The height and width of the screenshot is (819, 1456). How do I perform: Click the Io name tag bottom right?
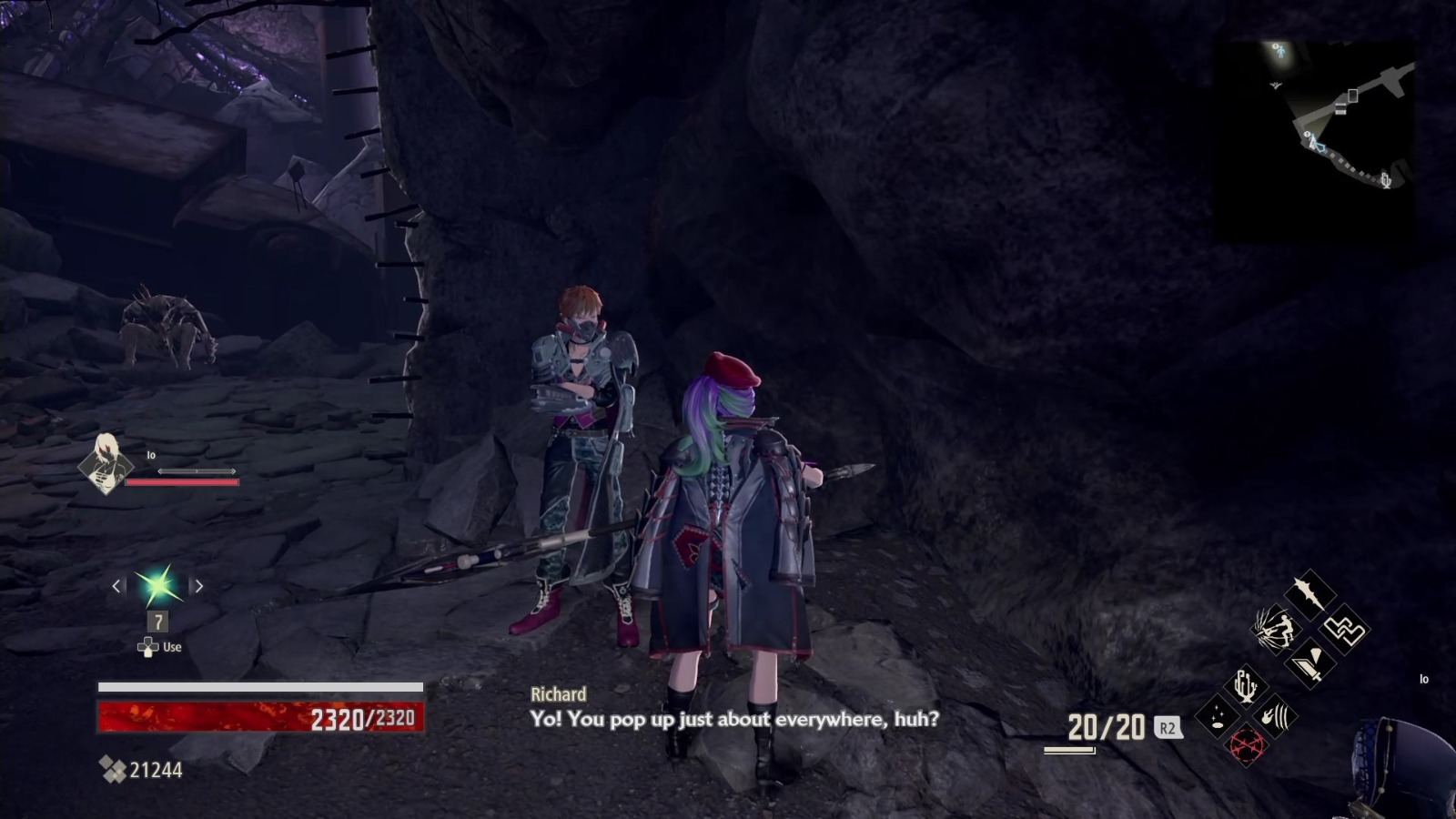1424,678
